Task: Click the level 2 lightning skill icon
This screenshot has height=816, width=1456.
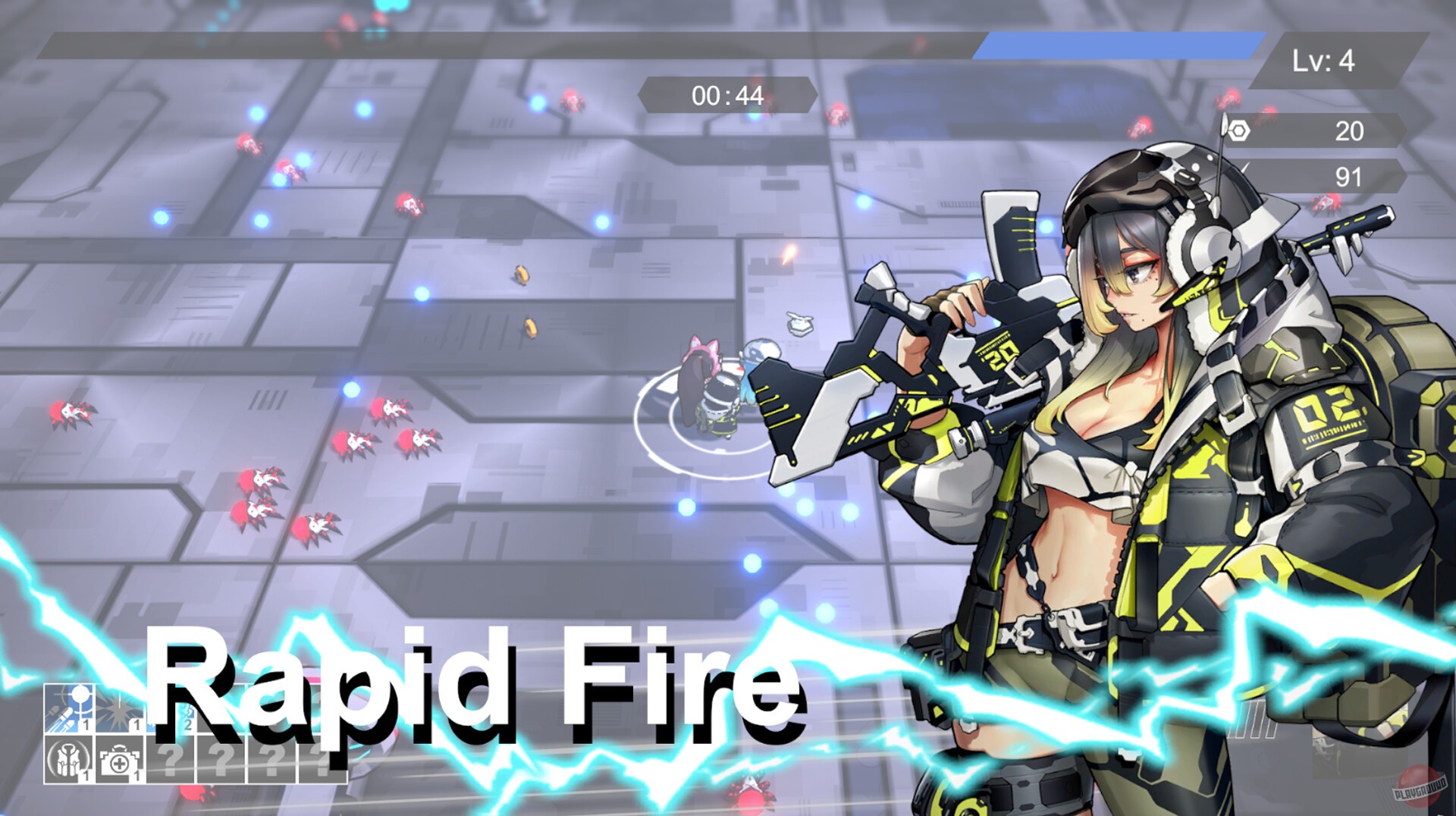Action: (171, 709)
